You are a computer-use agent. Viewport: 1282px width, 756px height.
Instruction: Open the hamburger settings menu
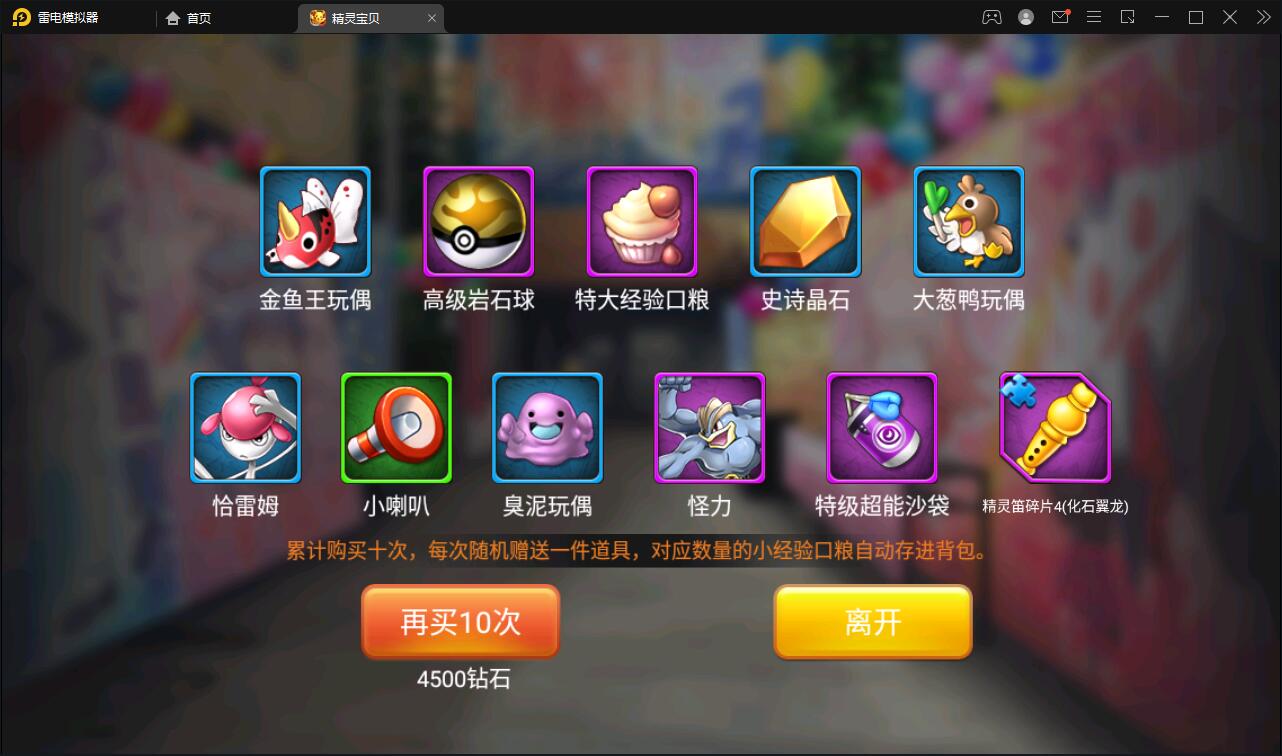[x=1094, y=17]
